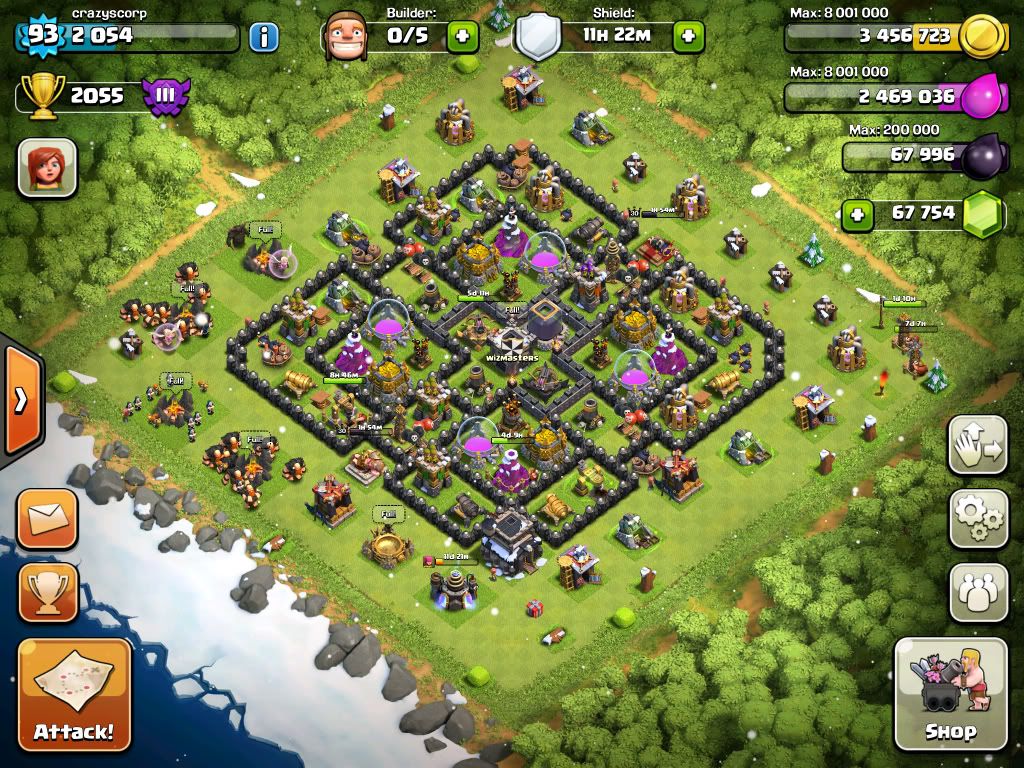Add a builder with the green plus
The image size is (1024, 768).
pyautogui.click(x=461, y=38)
